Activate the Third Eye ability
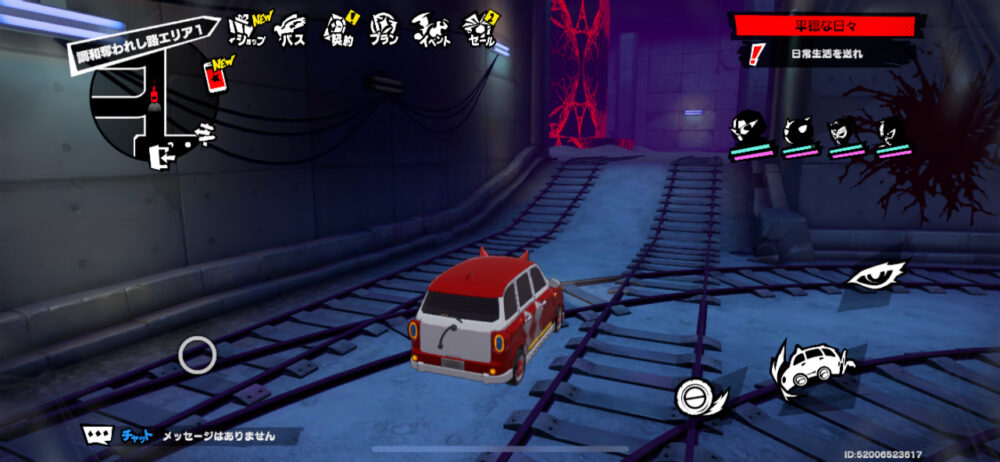The height and width of the screenshot is (462, 1000). (x=876, y=274)
